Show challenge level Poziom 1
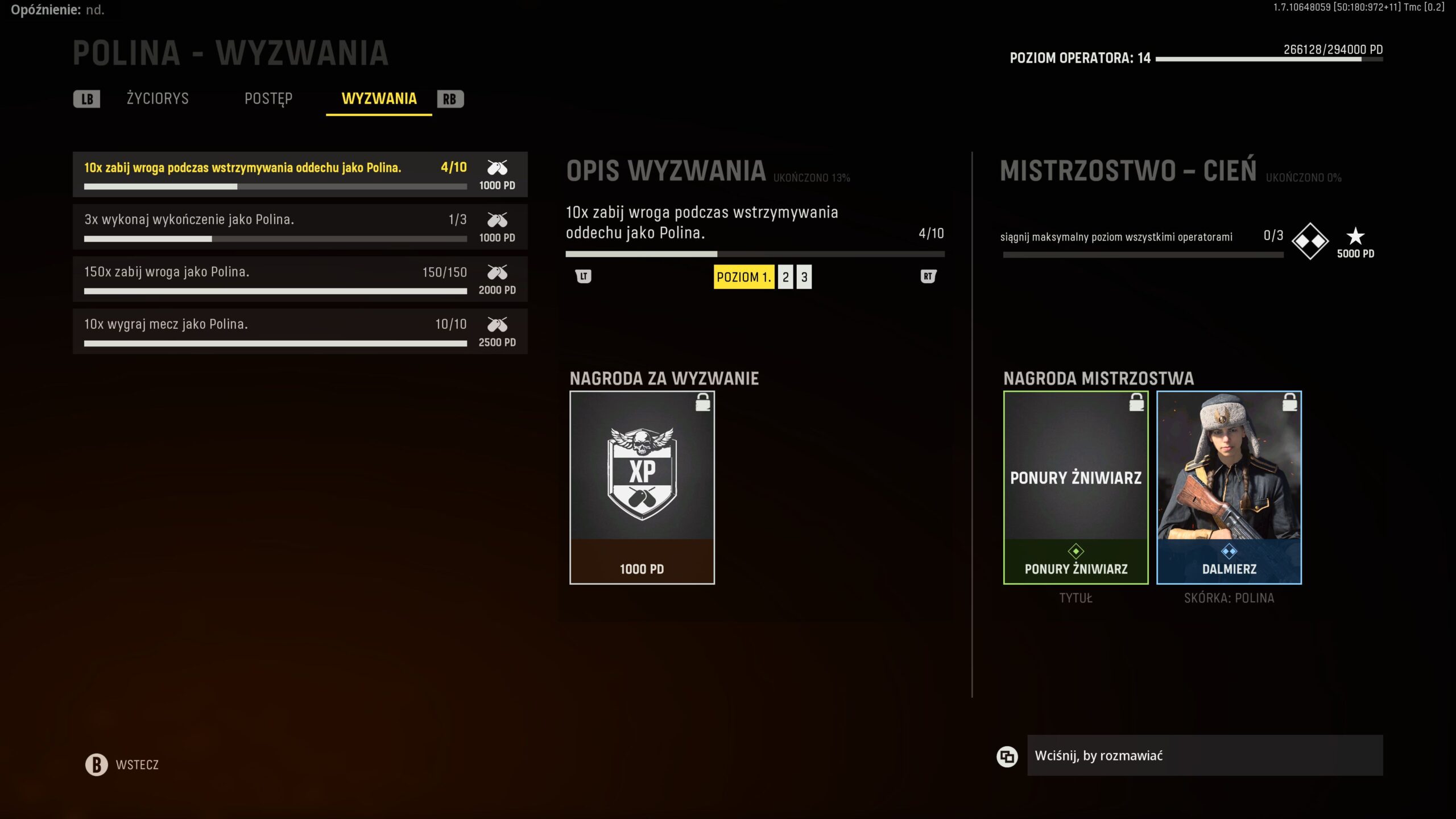 pos(743,277)
